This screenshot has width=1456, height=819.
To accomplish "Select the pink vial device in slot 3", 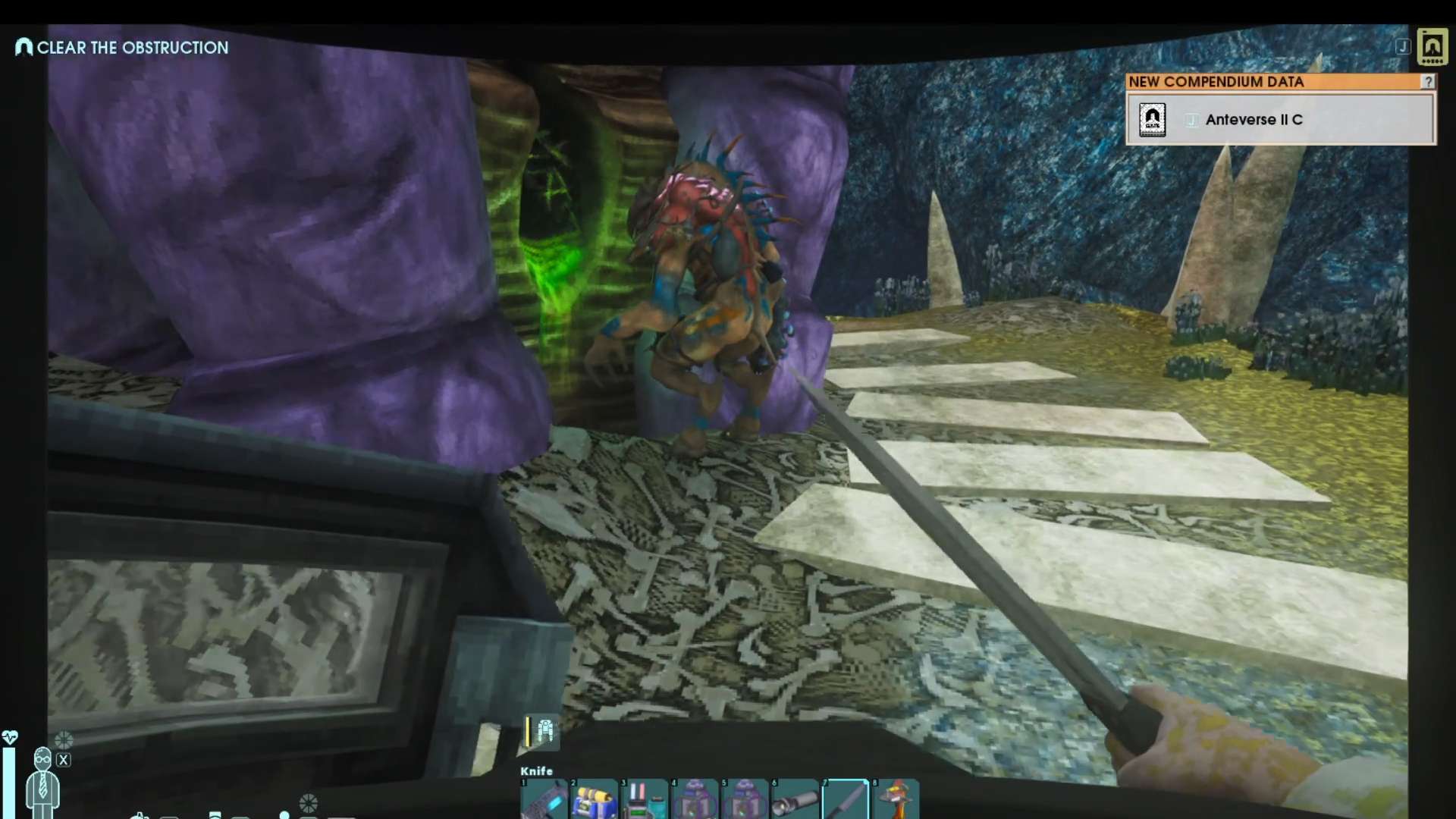I will pyautogui.click(x=644, y=799).
